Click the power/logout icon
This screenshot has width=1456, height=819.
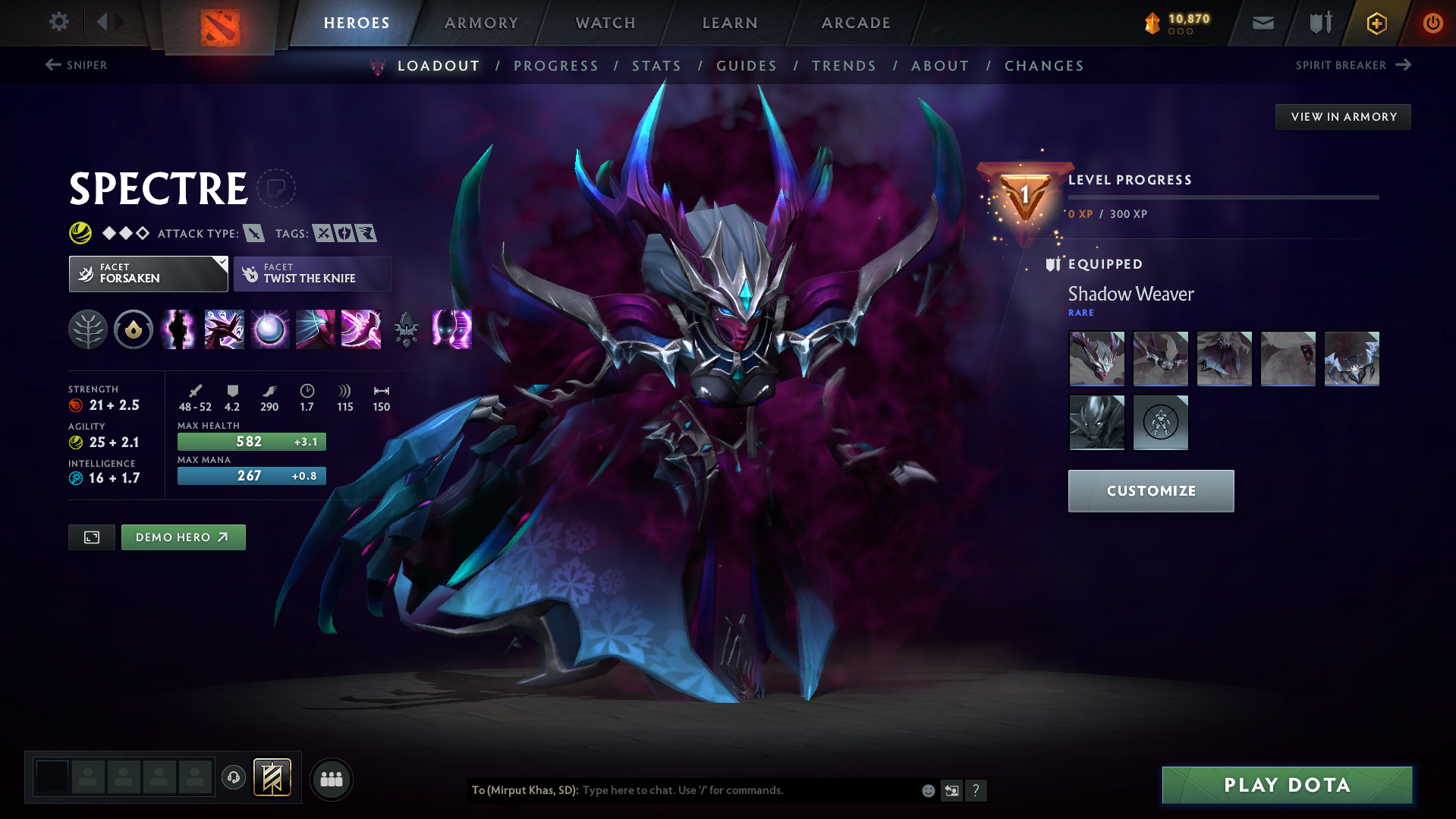coord(1432,23)
